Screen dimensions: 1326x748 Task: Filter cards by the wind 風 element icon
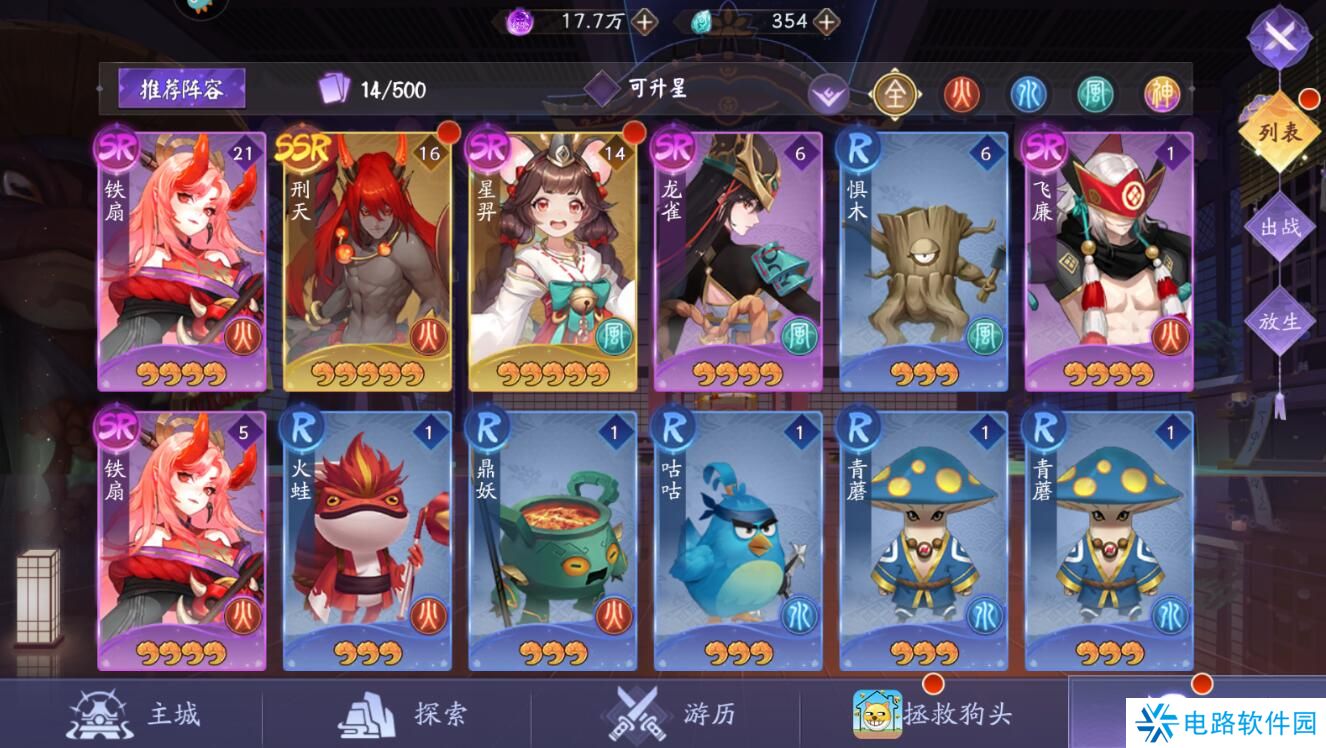pos(1095,95)
